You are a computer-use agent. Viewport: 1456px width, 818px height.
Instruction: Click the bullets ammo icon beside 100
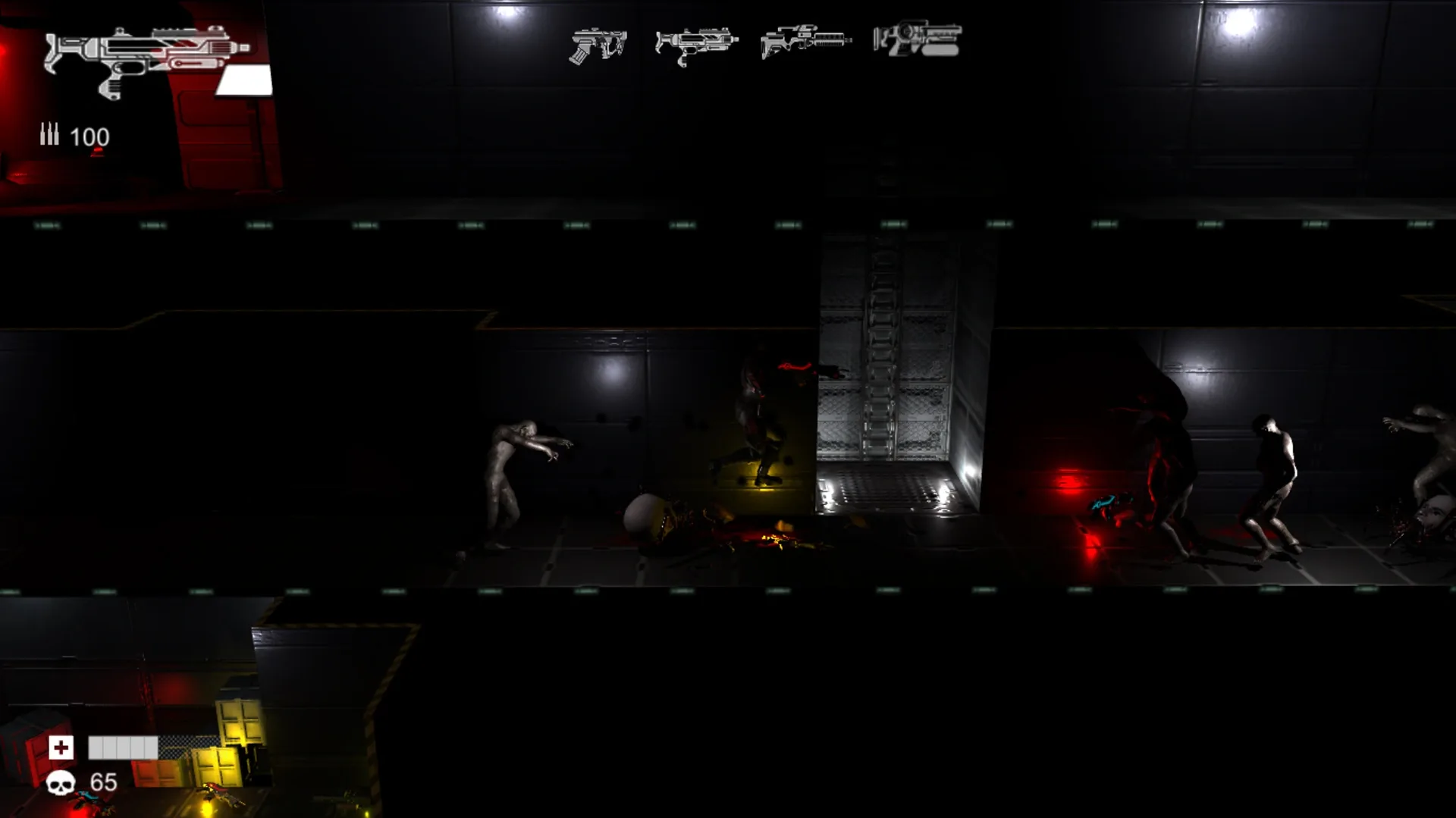(49, 136)
